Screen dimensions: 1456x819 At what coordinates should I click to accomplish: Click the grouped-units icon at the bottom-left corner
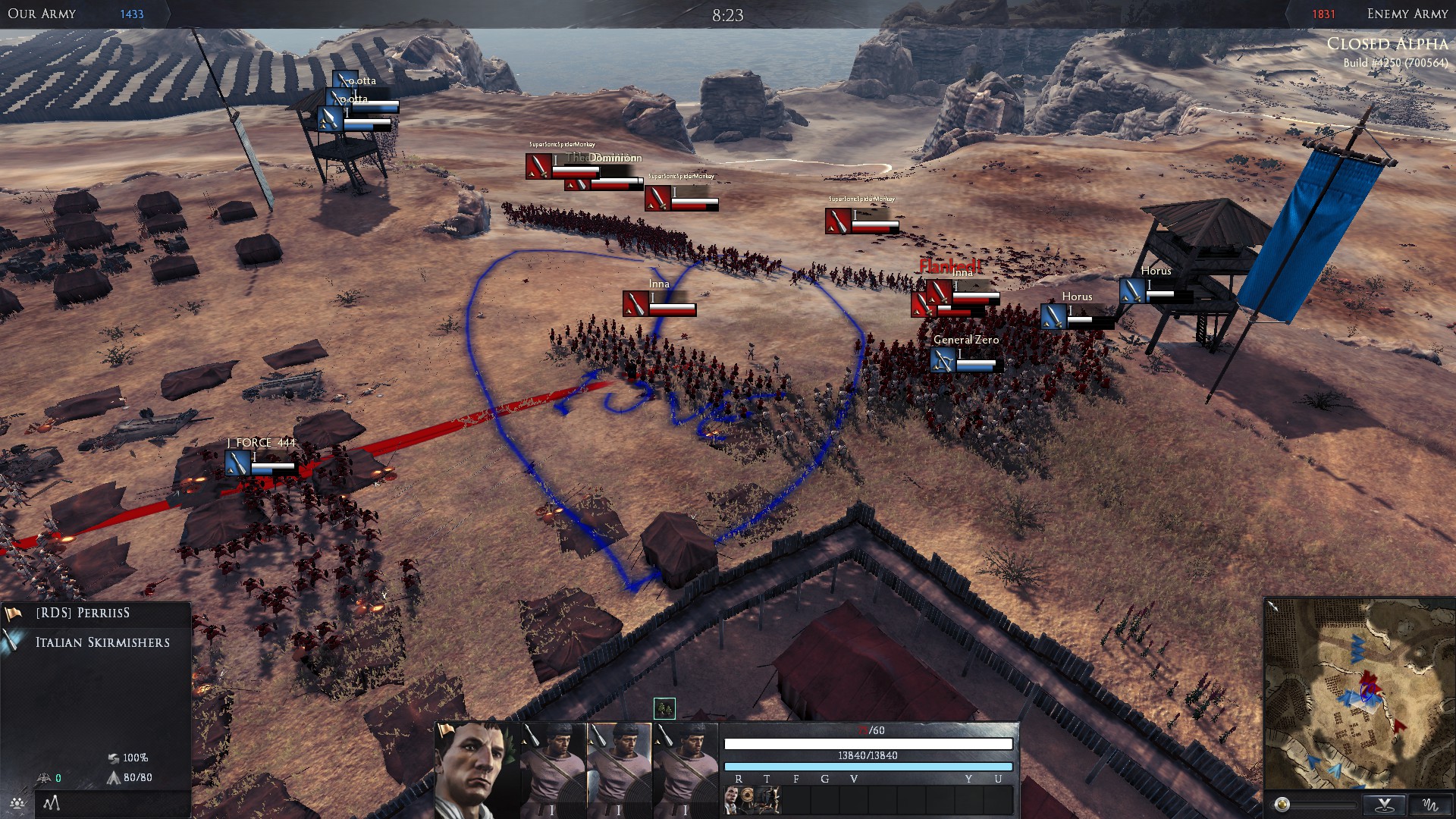(x=17, y=804)
